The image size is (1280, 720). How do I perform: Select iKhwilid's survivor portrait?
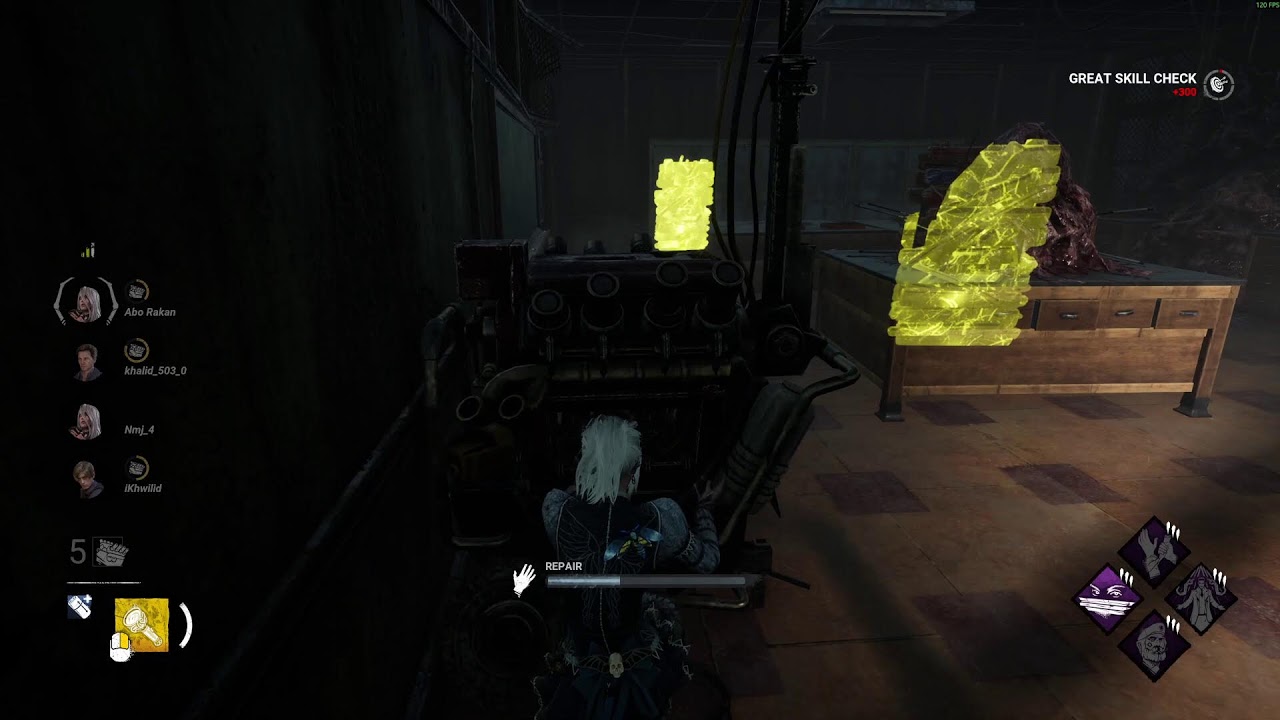(x=87, y=479)
